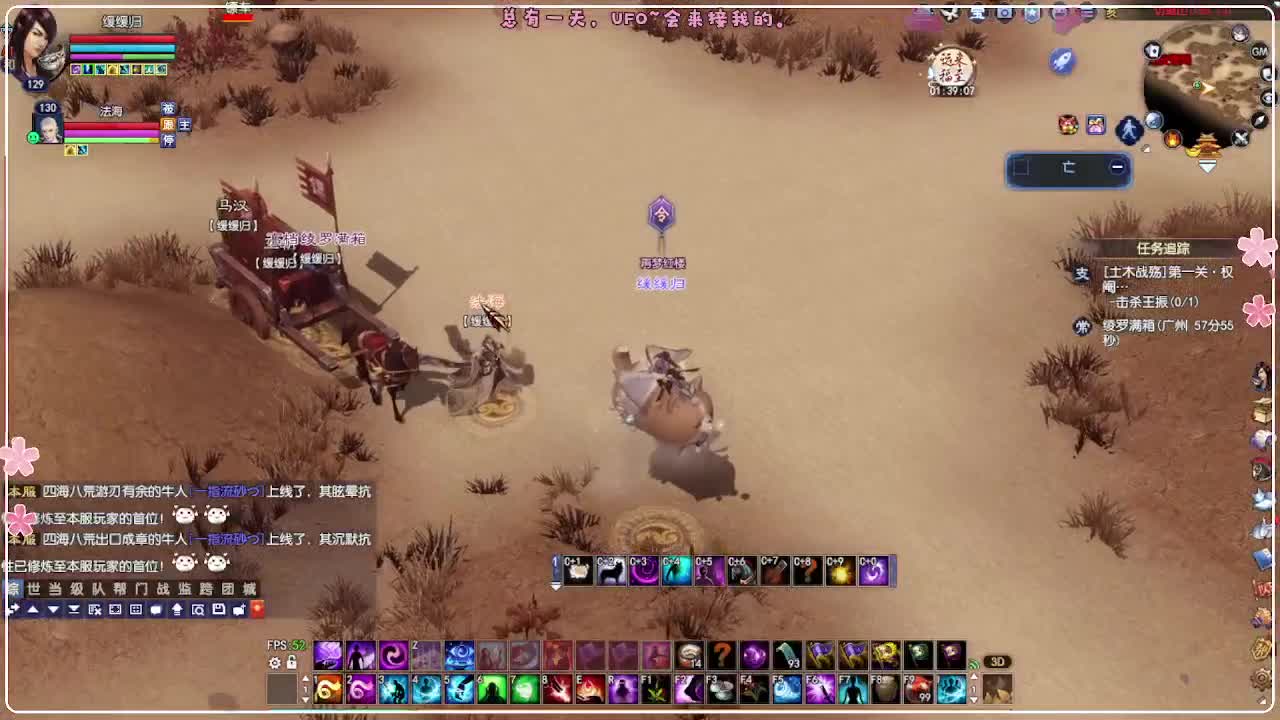
Task: Open the 宝 treasure icon on top bar
Action: click(979, 13)
